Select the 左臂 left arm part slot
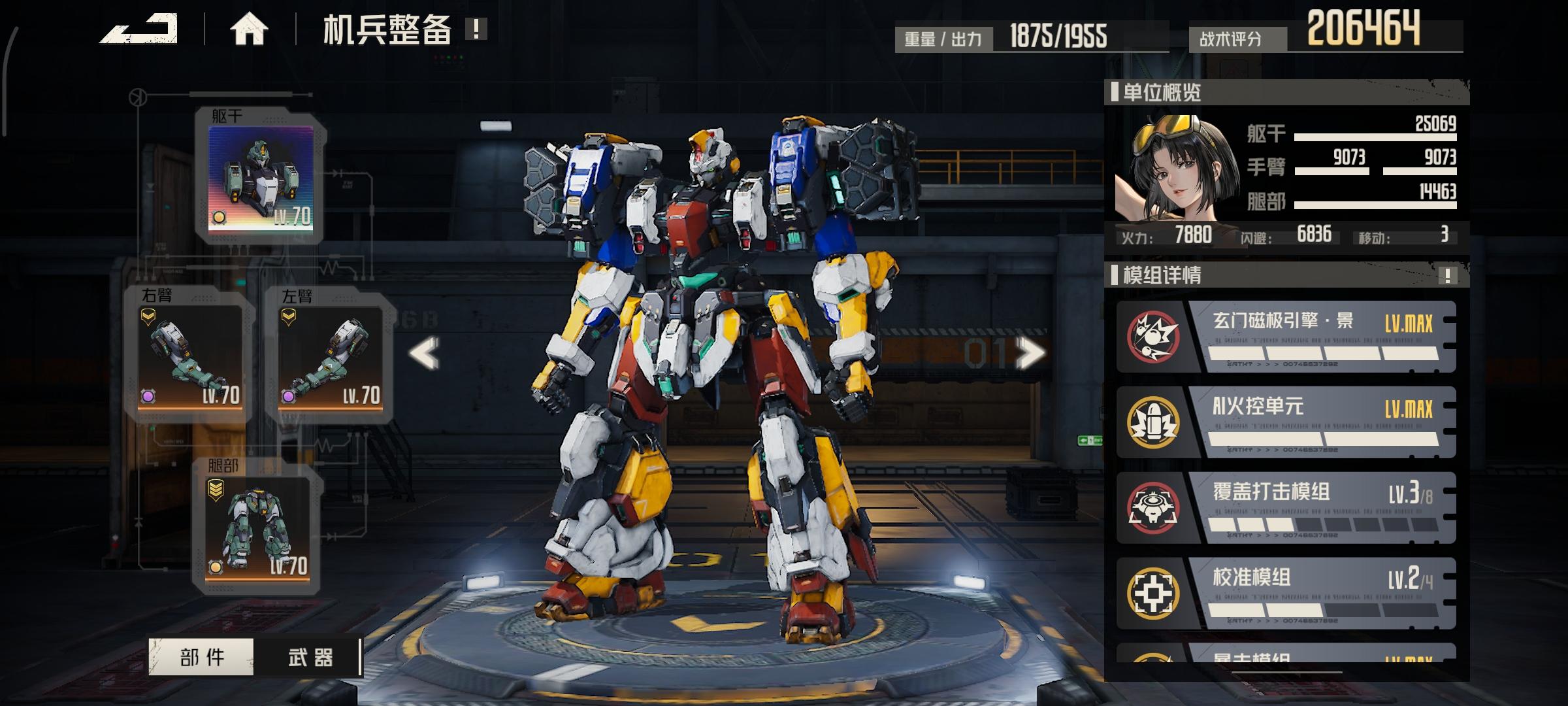The height and width of the screenshot is (706, 1568). 330,356
